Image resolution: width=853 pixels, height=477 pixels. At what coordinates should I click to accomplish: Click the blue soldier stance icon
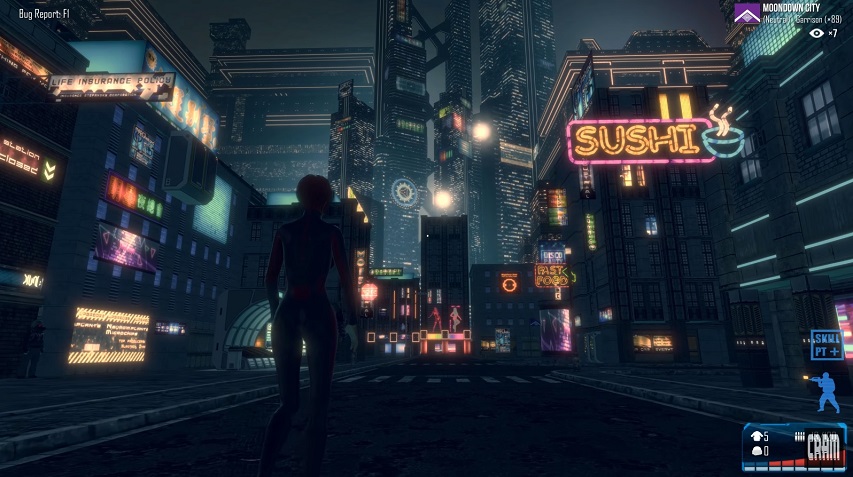[824, 393]
